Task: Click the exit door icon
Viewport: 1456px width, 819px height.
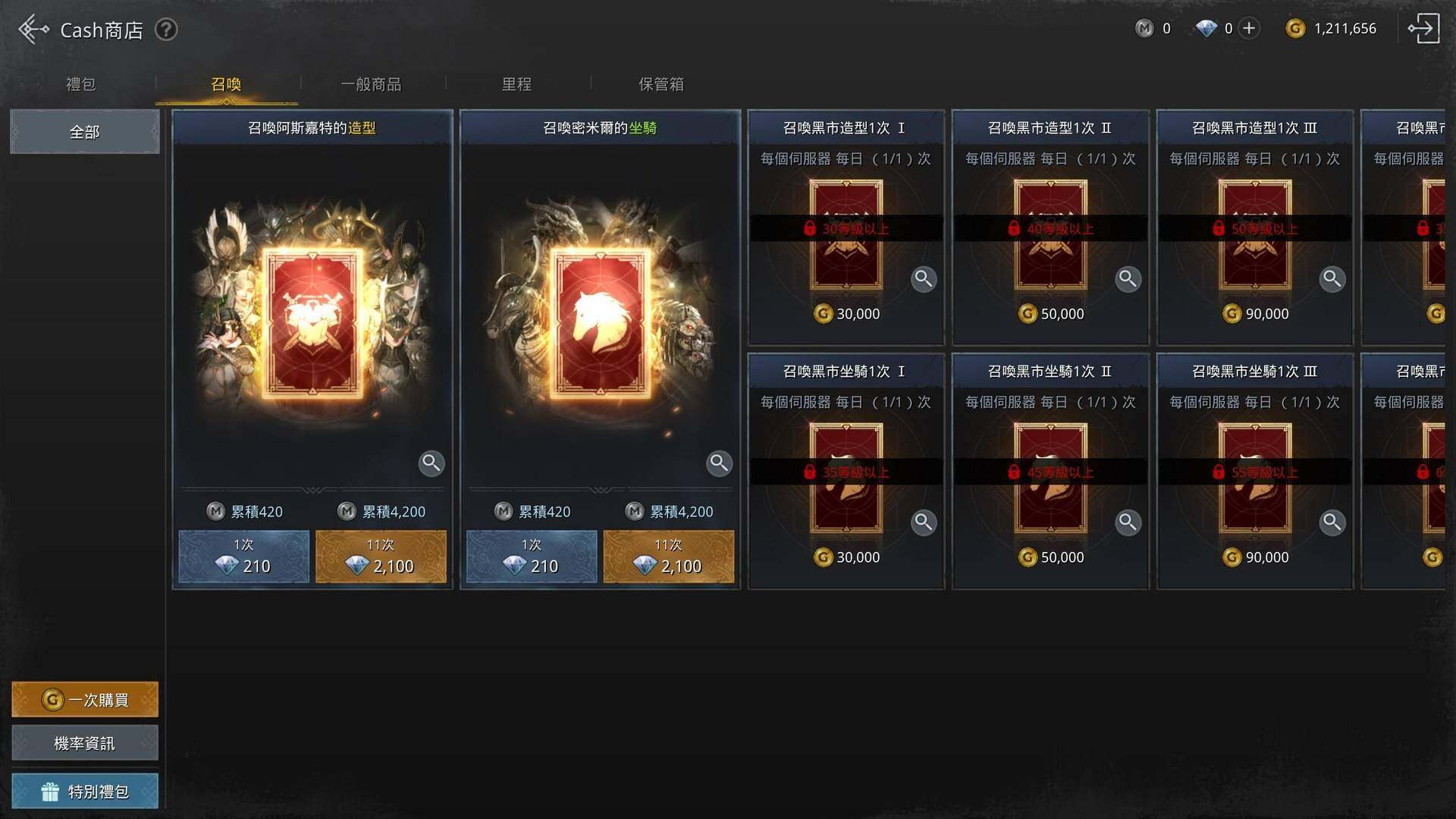Action: (x=1423, y=29)
